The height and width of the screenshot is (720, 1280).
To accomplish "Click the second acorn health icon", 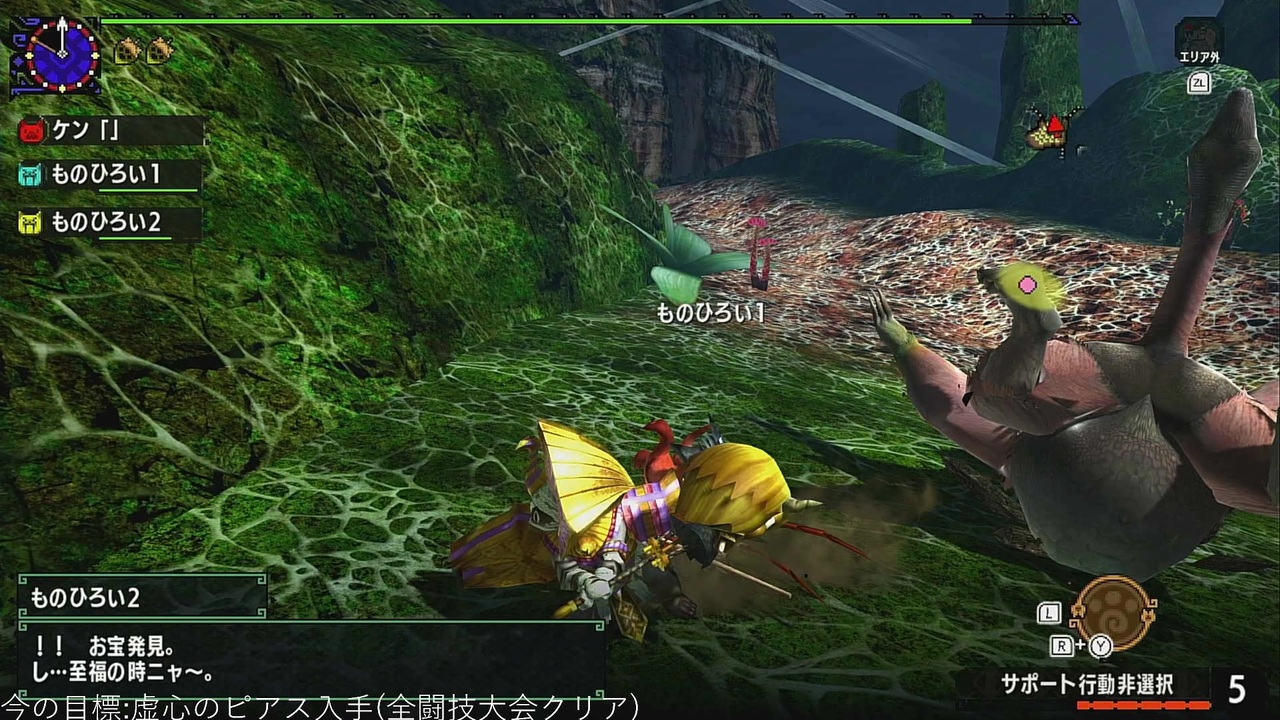I will click(x=158, y=48).
